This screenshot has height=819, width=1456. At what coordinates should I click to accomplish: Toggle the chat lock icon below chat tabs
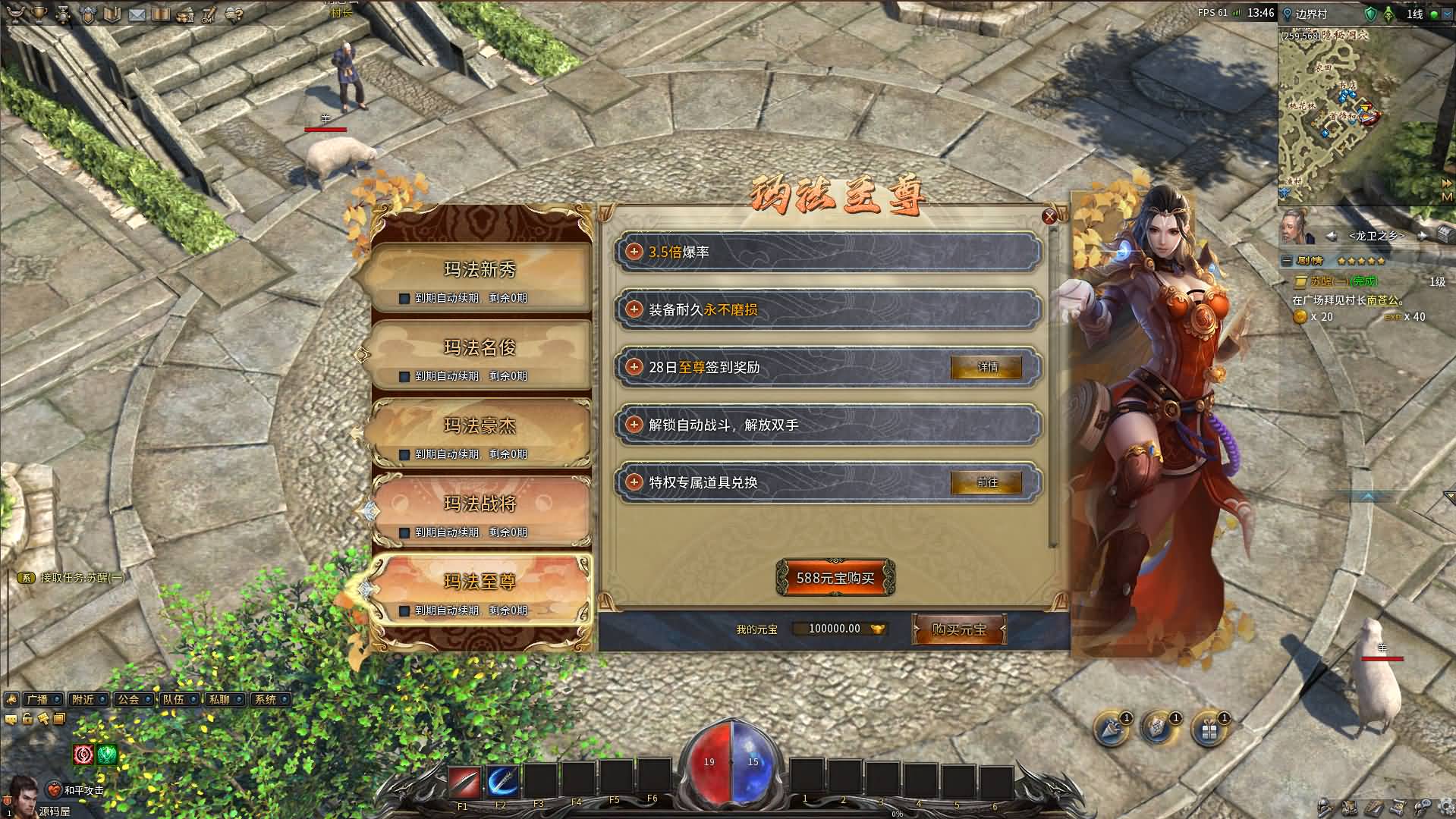(x=27, y=719)
